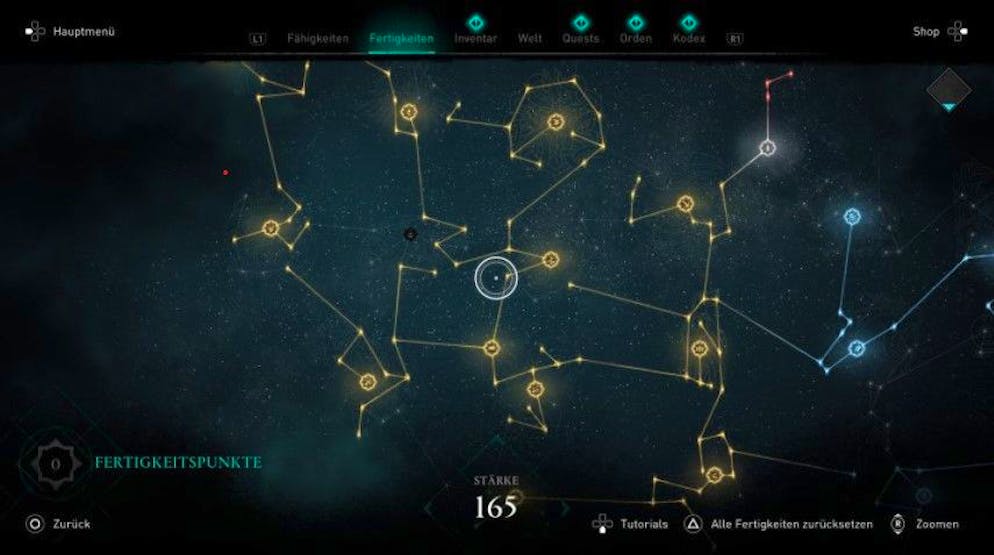The height and width of the screenshot is (555, 994).
Task: Select the white-circled center skill node
Action: [496, 278]
